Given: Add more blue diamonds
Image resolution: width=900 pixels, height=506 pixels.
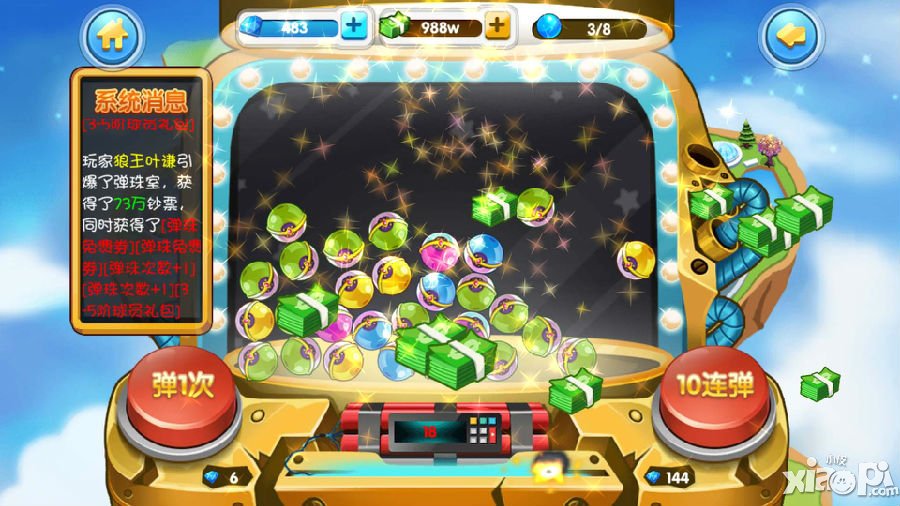Looking at the screenshot, I should [x=354, y=27].
